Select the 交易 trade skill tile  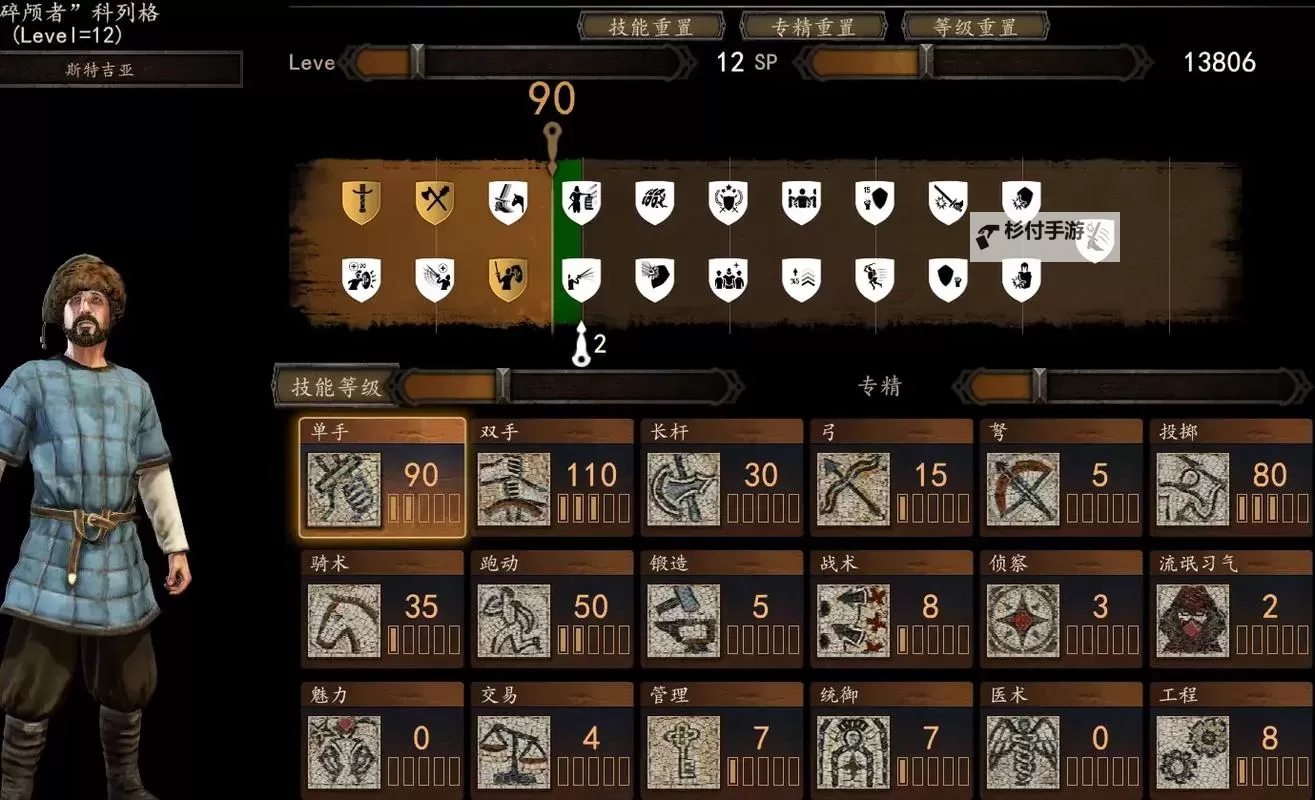click(553, 741)
